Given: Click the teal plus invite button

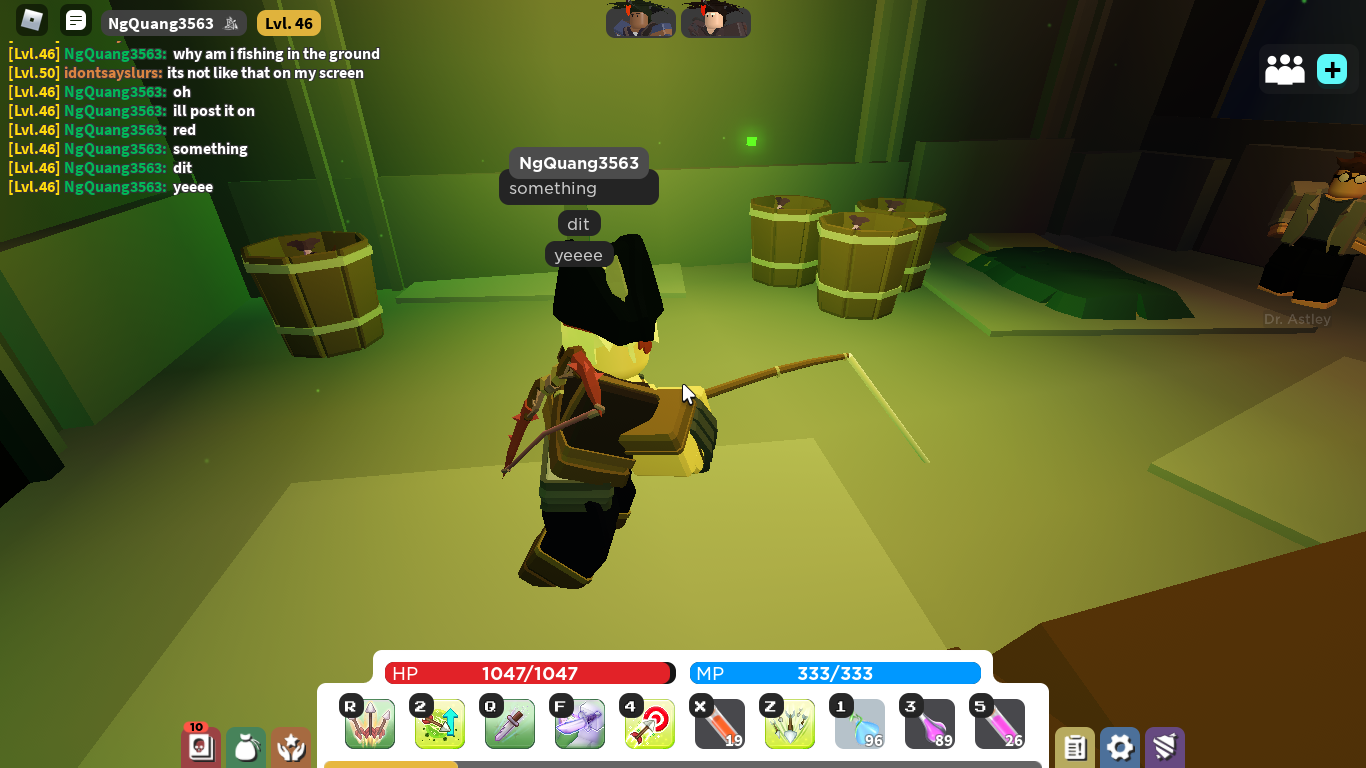Looking at the screenshot, I should coord(1332,69).
